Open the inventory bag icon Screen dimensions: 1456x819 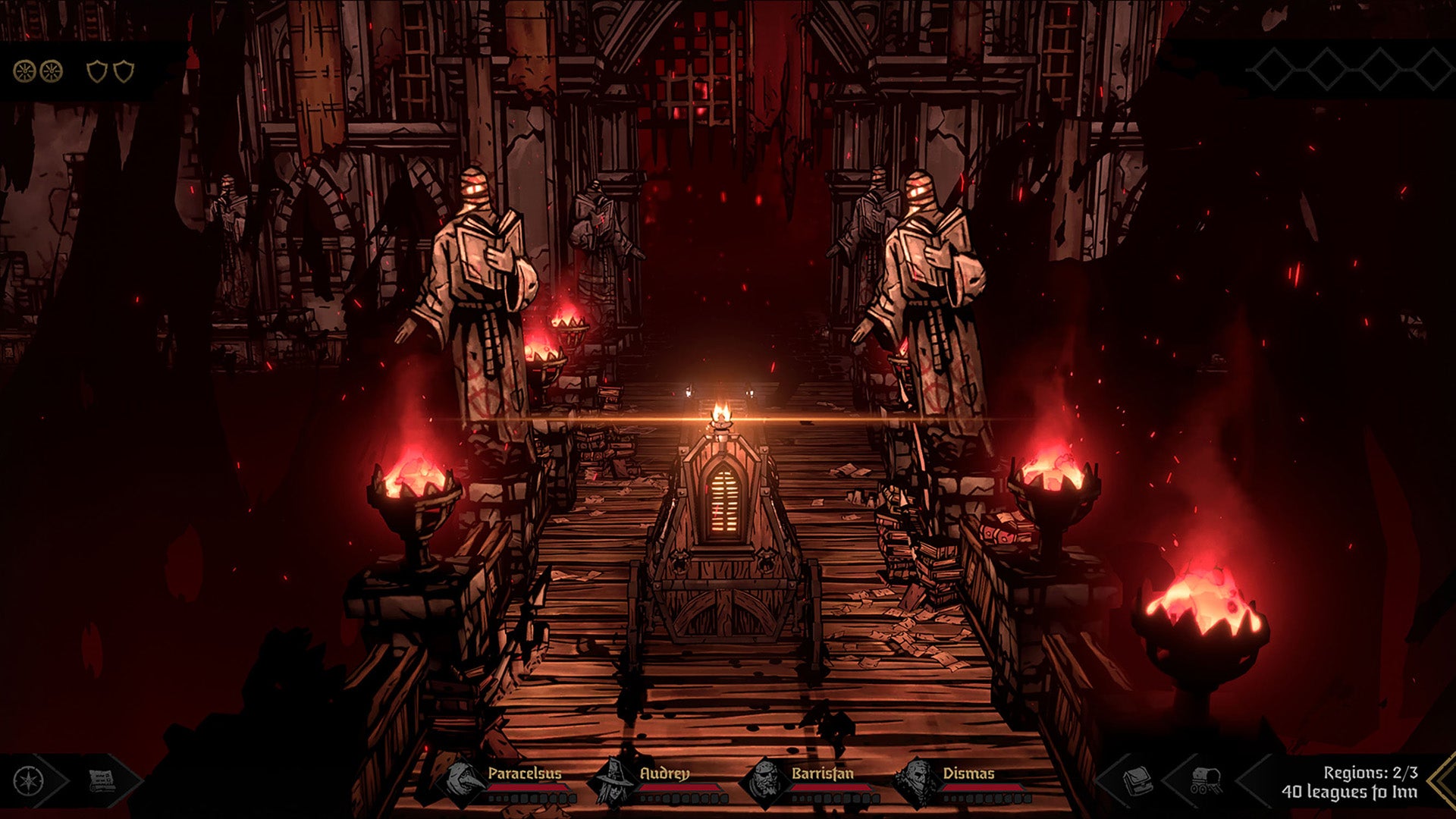(x=1137, y=780)
